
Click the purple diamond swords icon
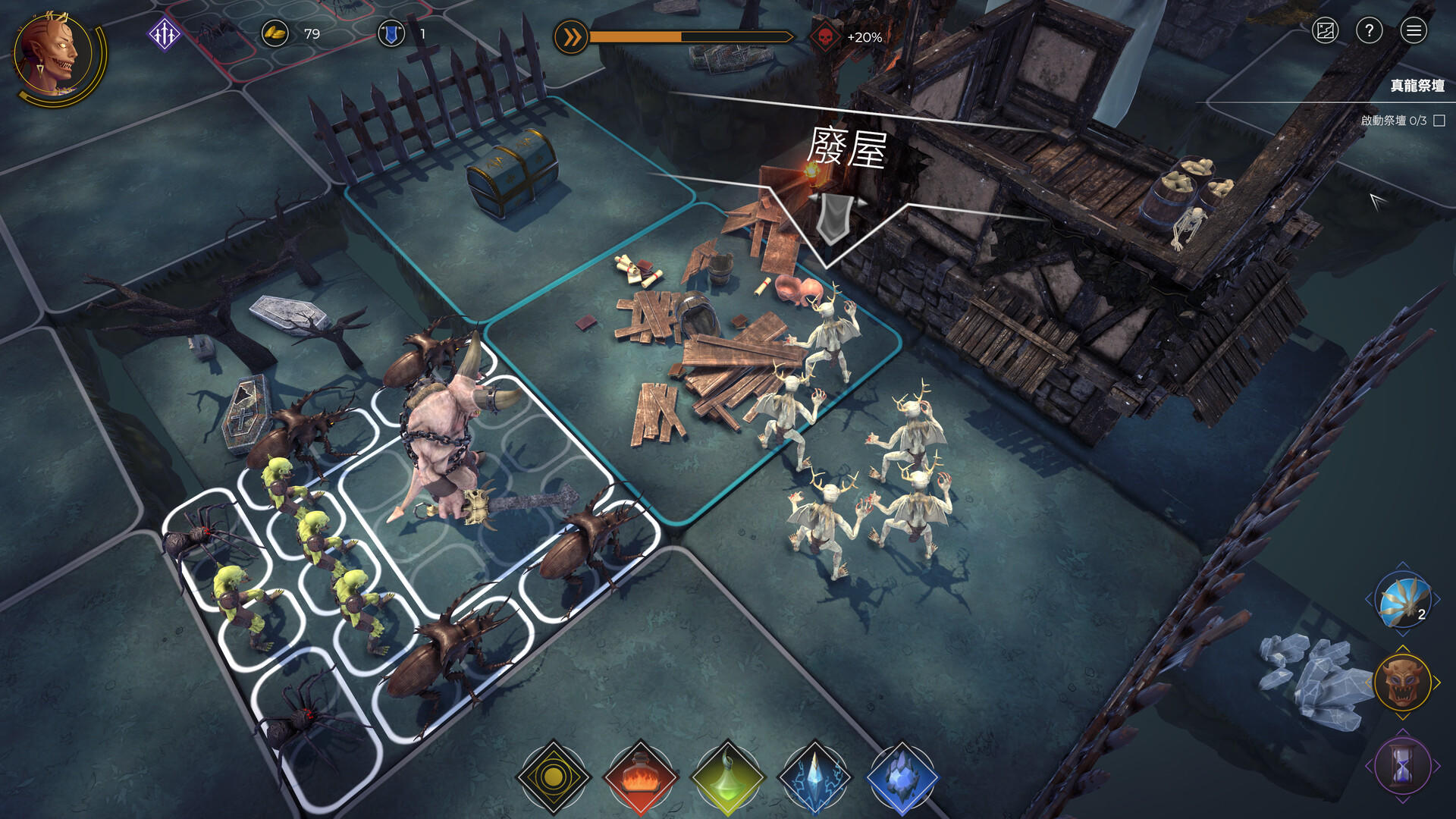coord(164,34)
